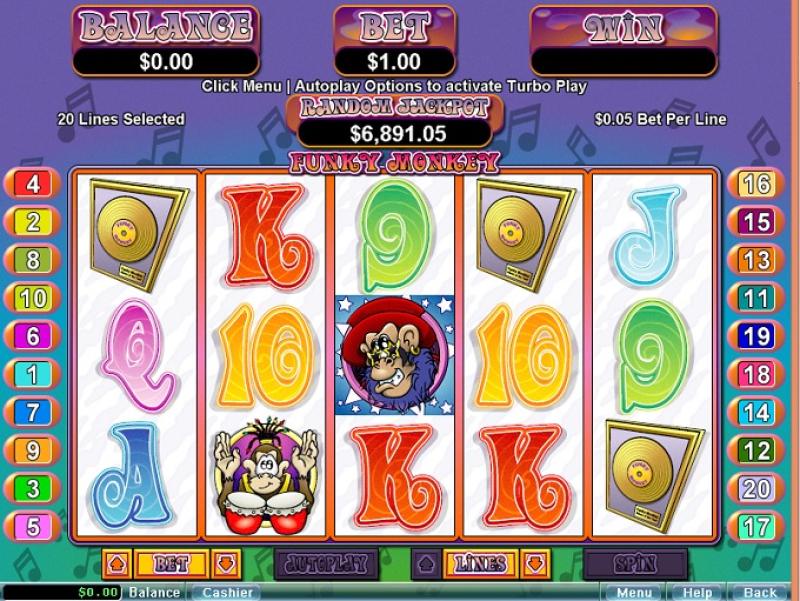Decrease the bet with the down arrow

(x=225, y=564)
